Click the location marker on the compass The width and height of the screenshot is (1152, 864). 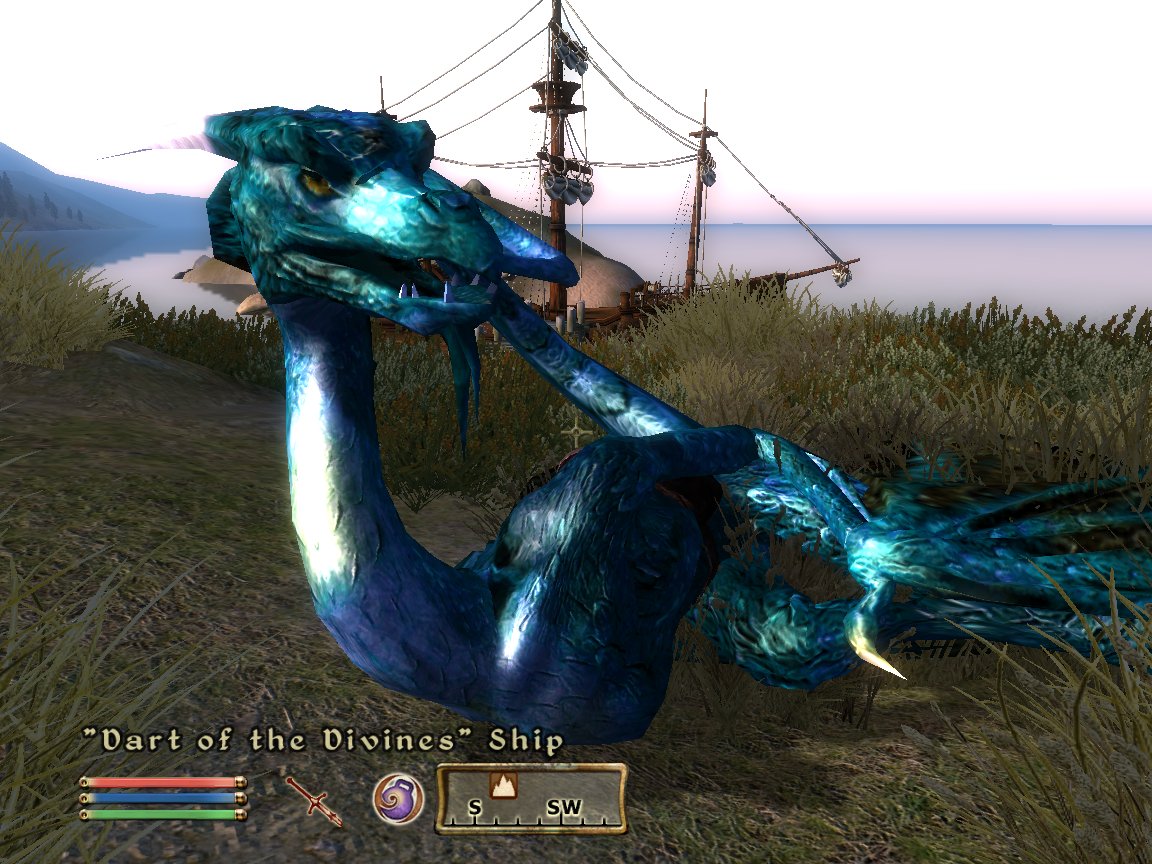pyautogui.click(x=502, y=785)
